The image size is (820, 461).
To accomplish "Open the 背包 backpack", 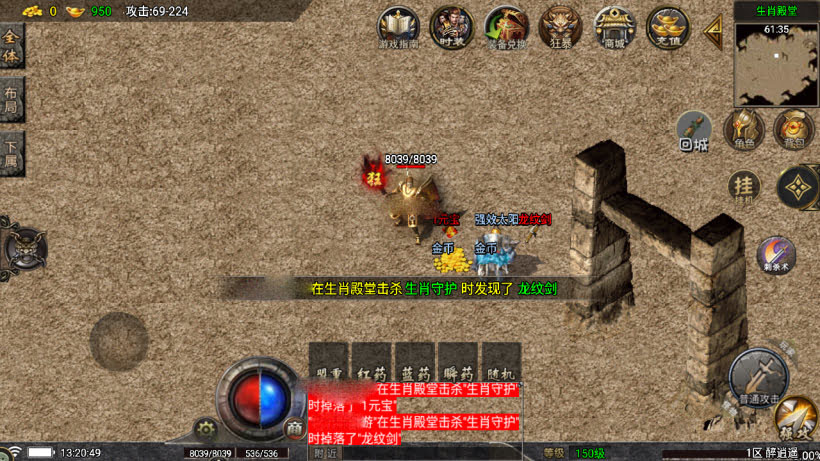I will click(x=793, y=129).
